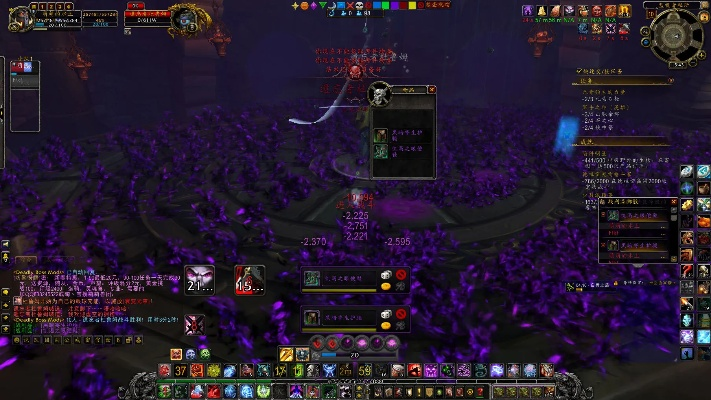Viewport: 711px width, 400px height.
Task: Choose Greed coin on upper loot roll
Action: (385, 287)
